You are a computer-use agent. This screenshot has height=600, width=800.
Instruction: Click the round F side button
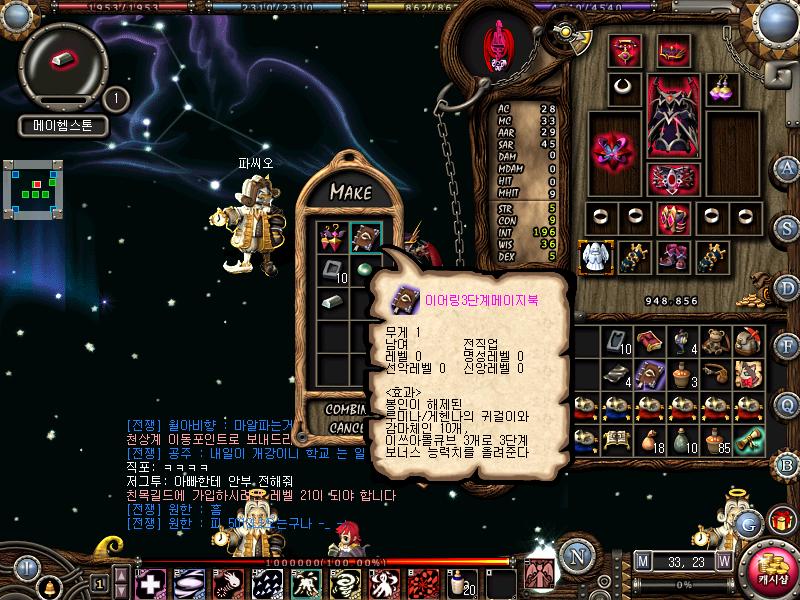point(787,346)
